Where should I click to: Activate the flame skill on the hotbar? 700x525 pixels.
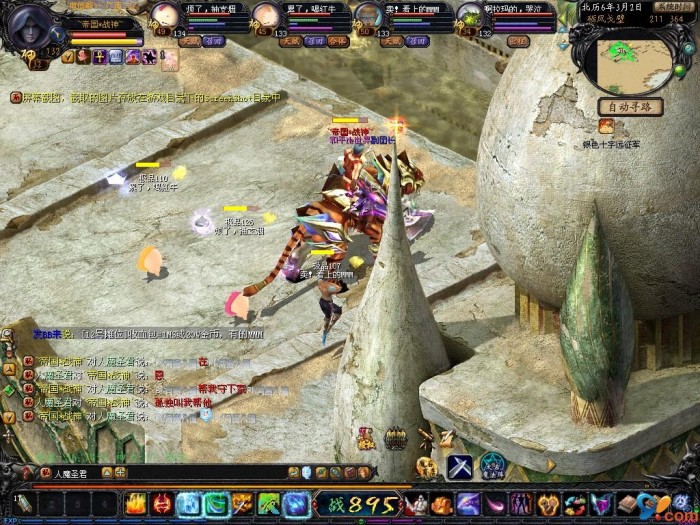tap(135, 504)
